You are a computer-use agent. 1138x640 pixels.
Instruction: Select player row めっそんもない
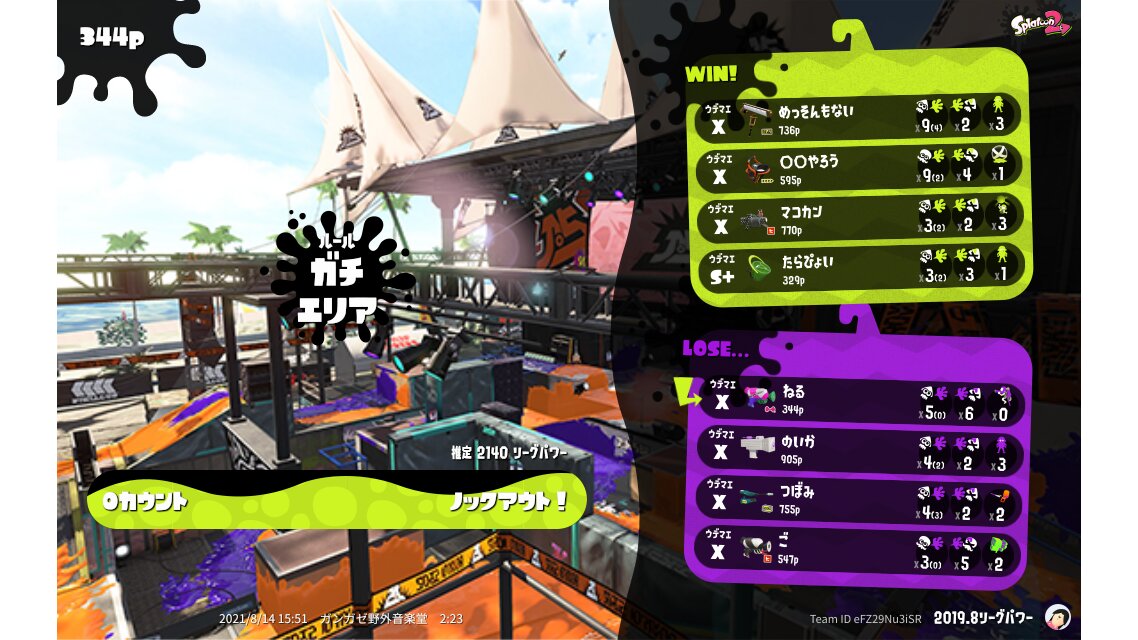click(x=860, y=117)
